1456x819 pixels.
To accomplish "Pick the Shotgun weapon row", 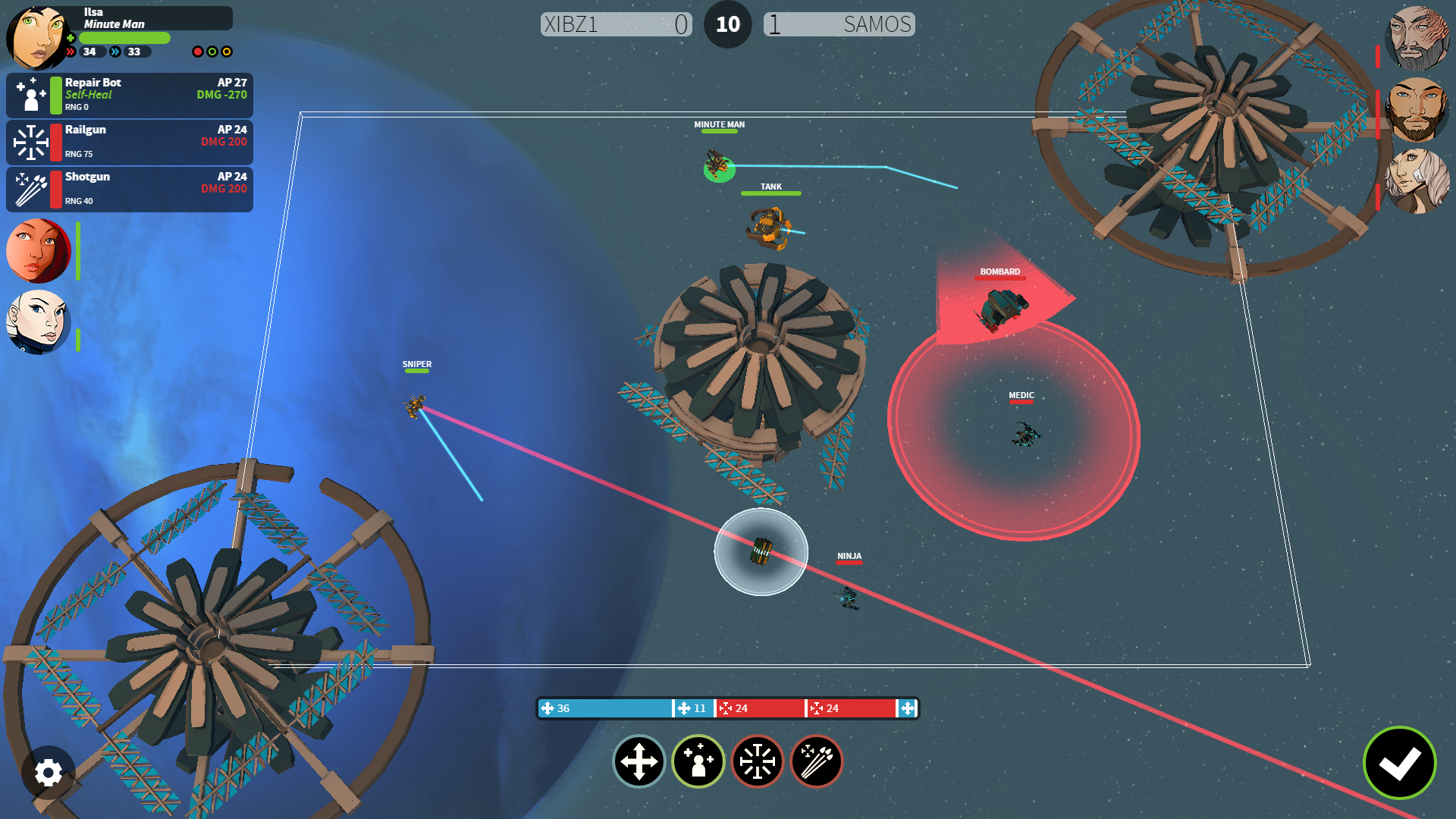I will (x=130, y=189).
